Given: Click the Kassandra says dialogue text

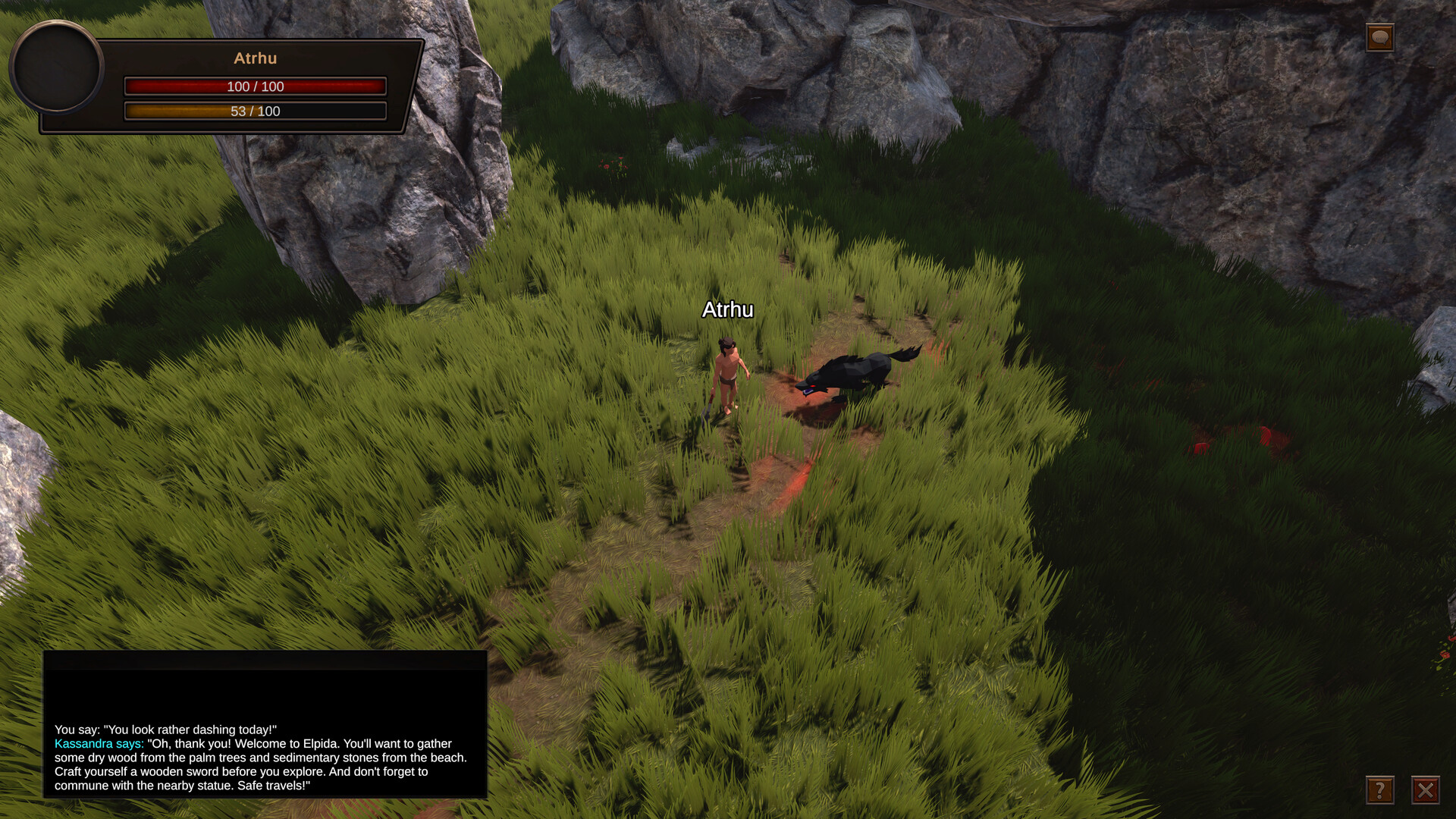Looking at the screenshot, I should tap(99, 743).
